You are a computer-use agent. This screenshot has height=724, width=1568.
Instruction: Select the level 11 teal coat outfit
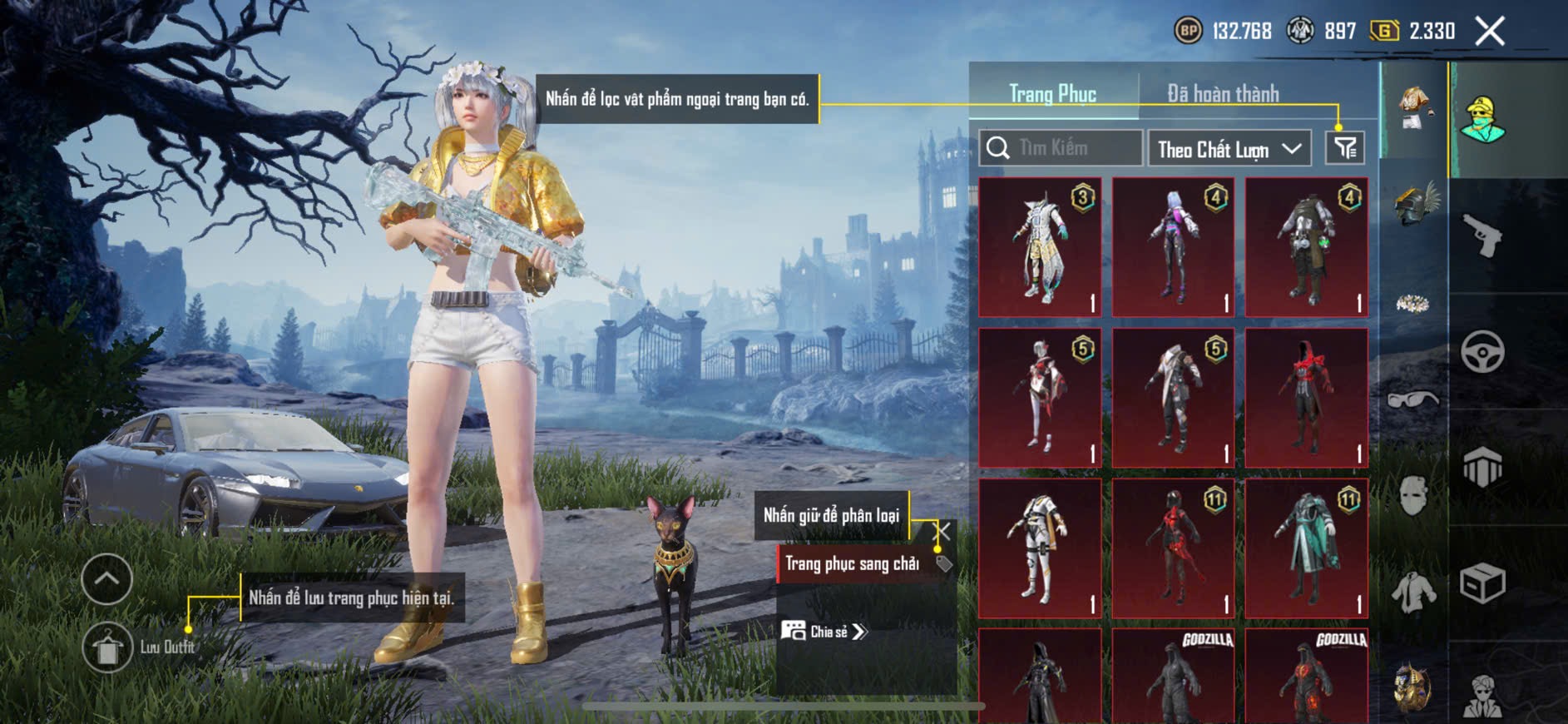(x=1306, y=548)
